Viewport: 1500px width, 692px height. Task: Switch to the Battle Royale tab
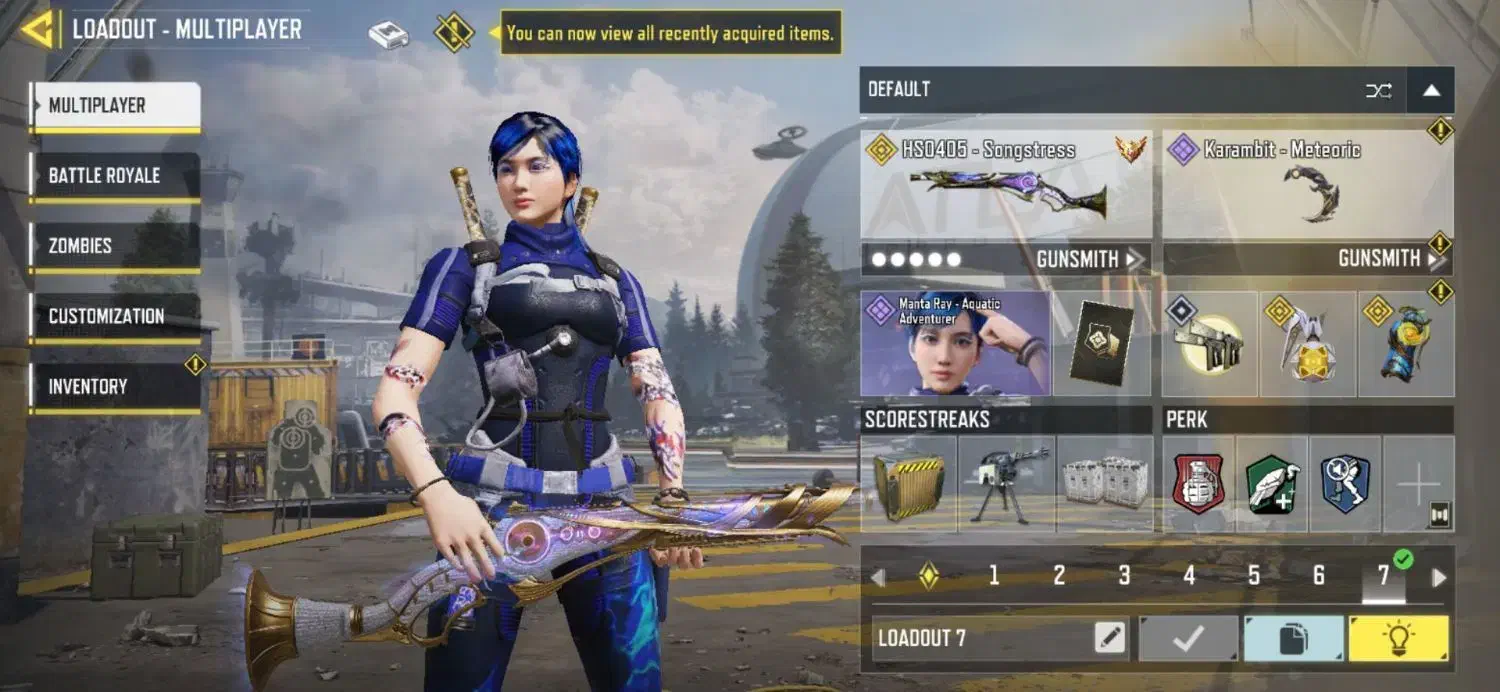point(115,176)
